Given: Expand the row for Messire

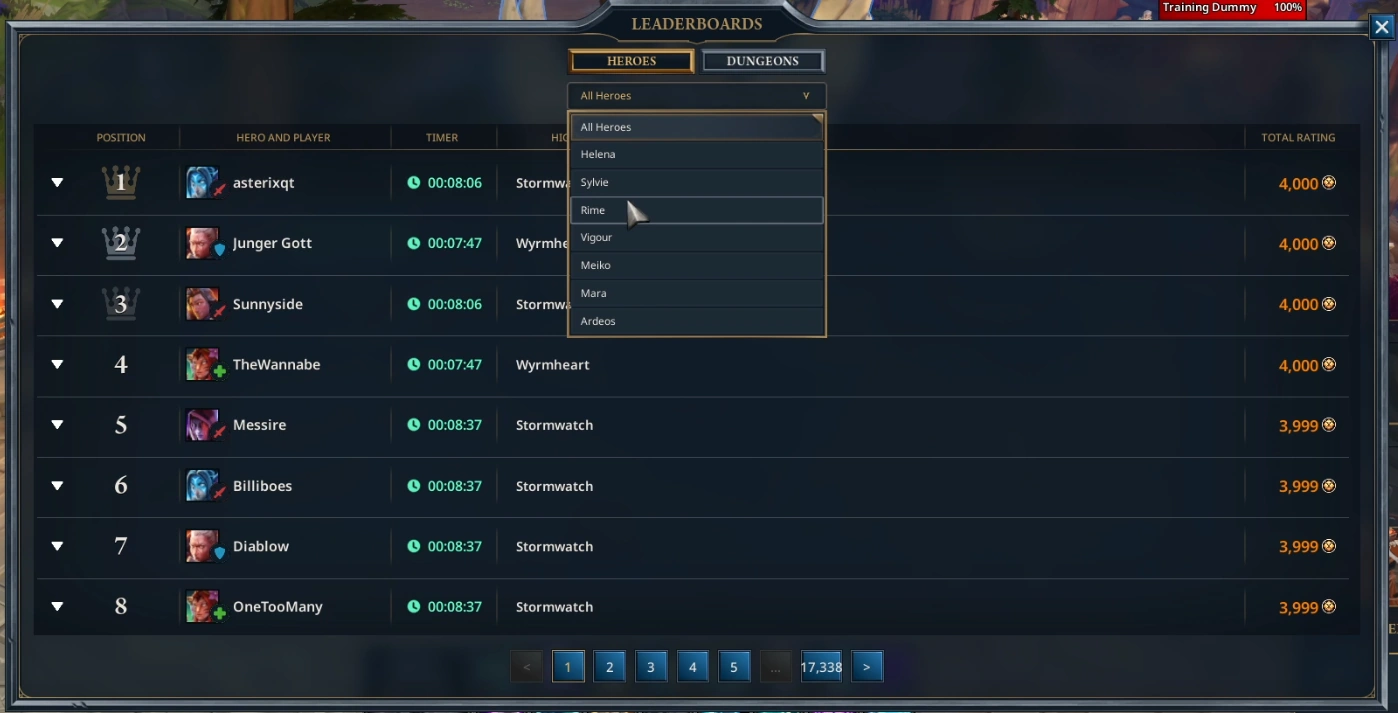Looking at the screenshot, I should click(x=57, y=425).
